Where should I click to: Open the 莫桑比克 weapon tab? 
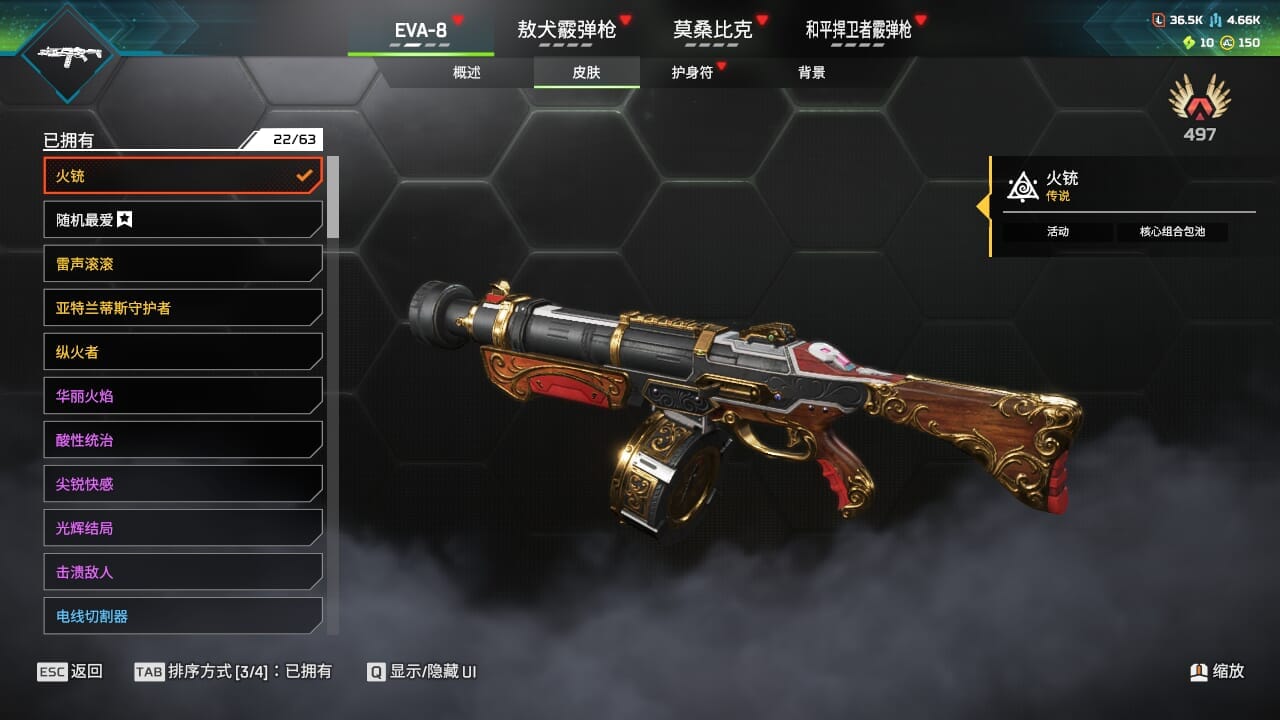[x=713, y=30]
